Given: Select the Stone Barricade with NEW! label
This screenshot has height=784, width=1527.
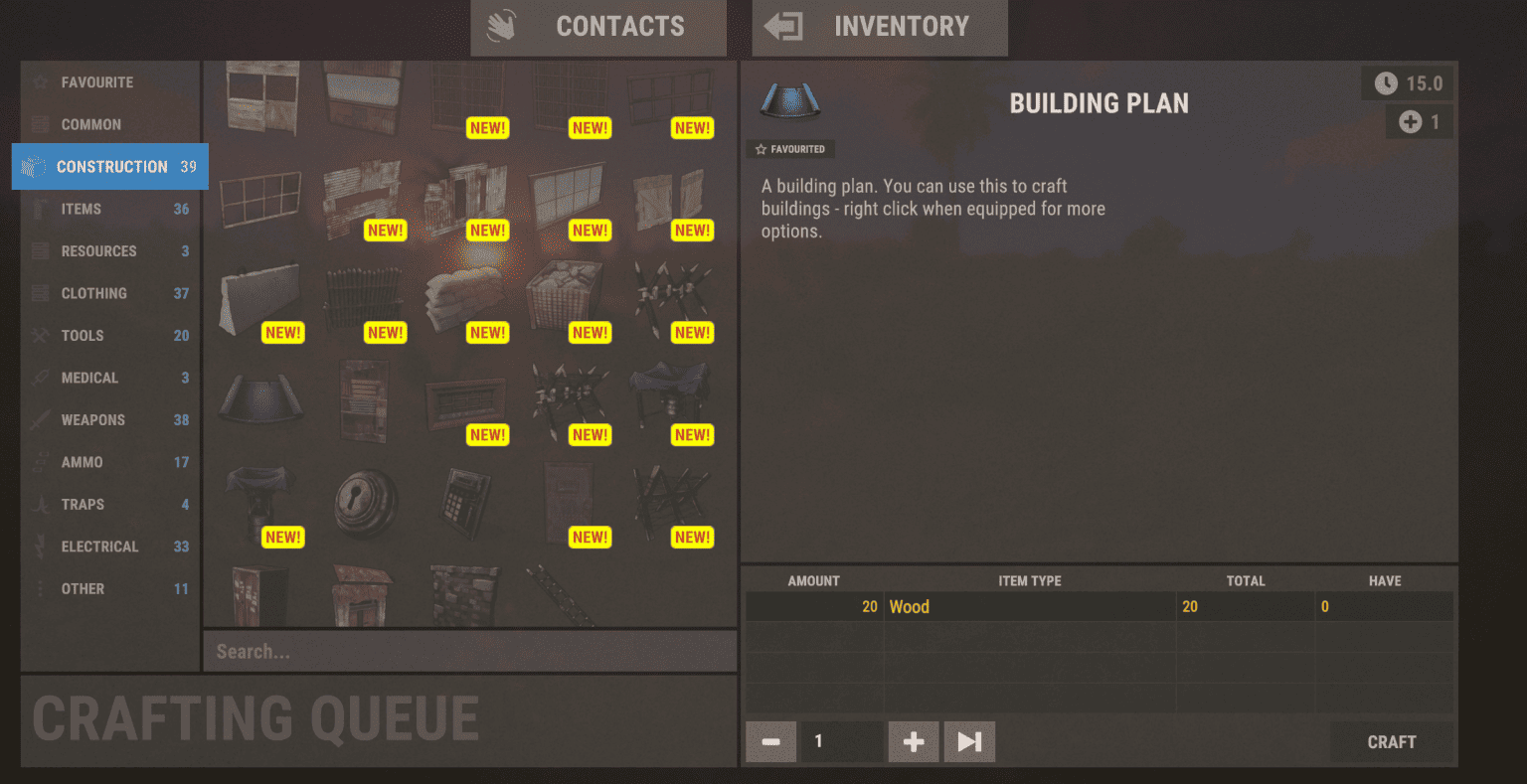Looking at the screenshot, I should (567, 295).
